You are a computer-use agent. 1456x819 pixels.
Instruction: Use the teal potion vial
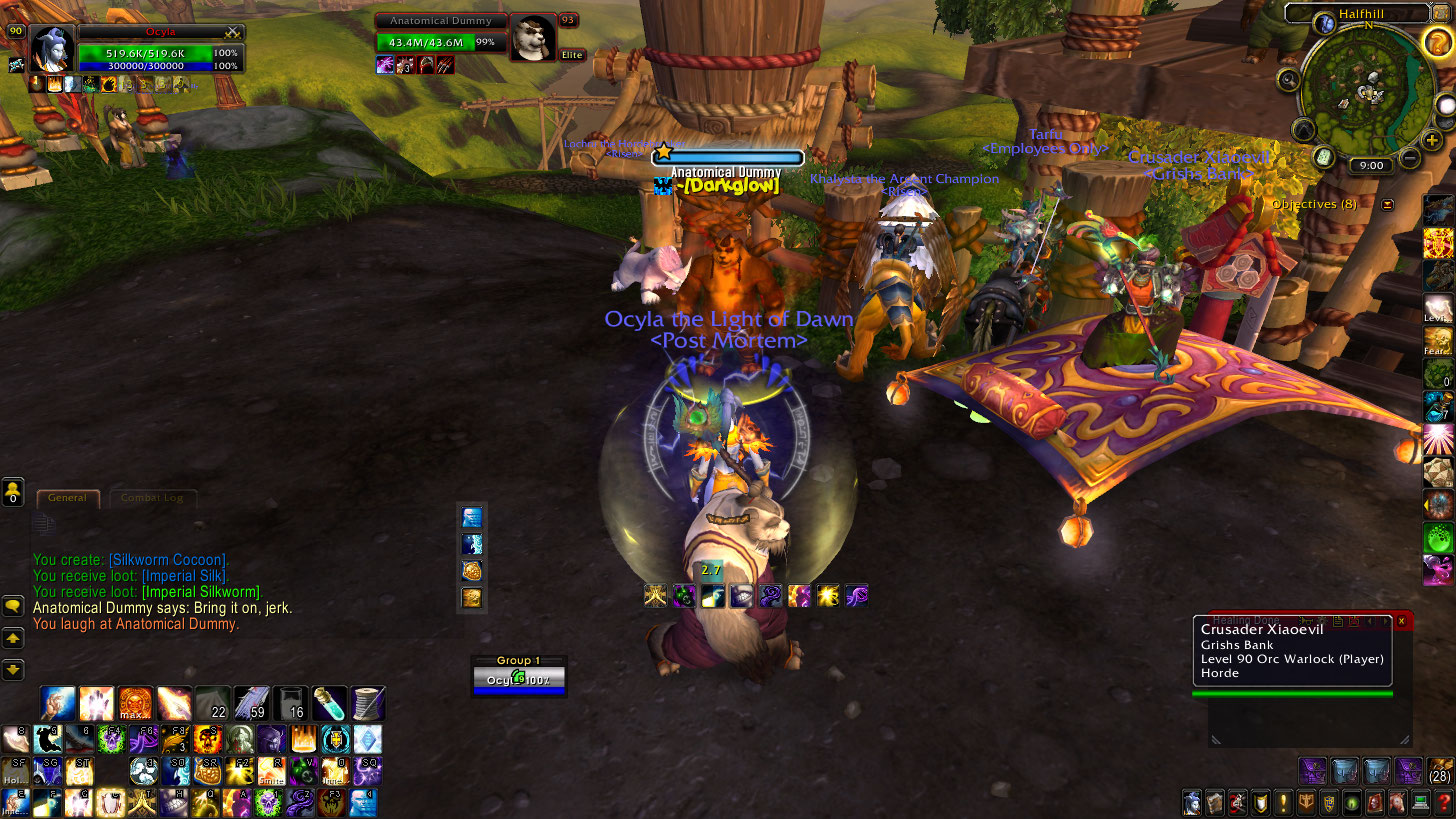(x=329, y=703)
